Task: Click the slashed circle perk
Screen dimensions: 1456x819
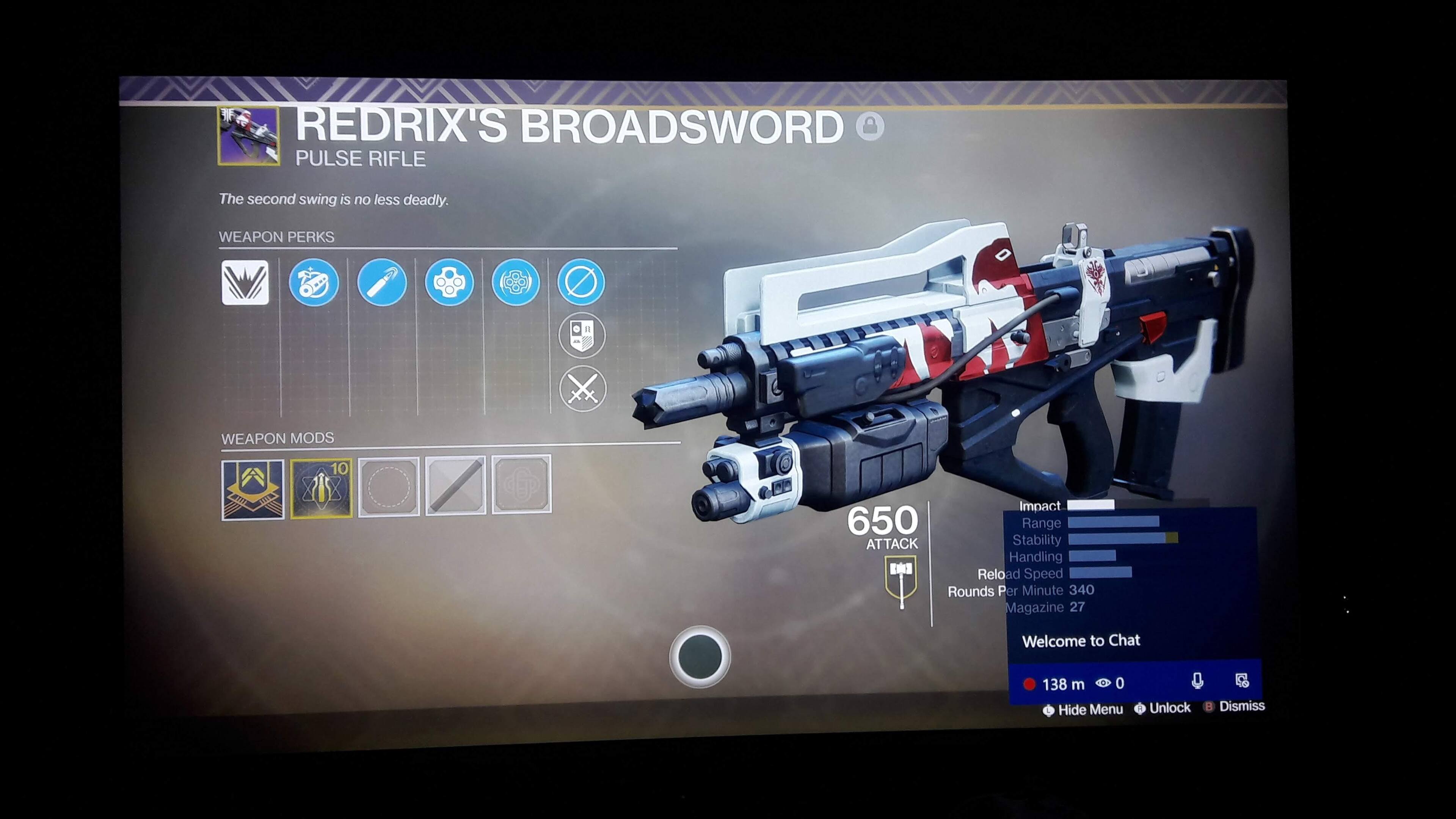Action: [x=581, y=281]
